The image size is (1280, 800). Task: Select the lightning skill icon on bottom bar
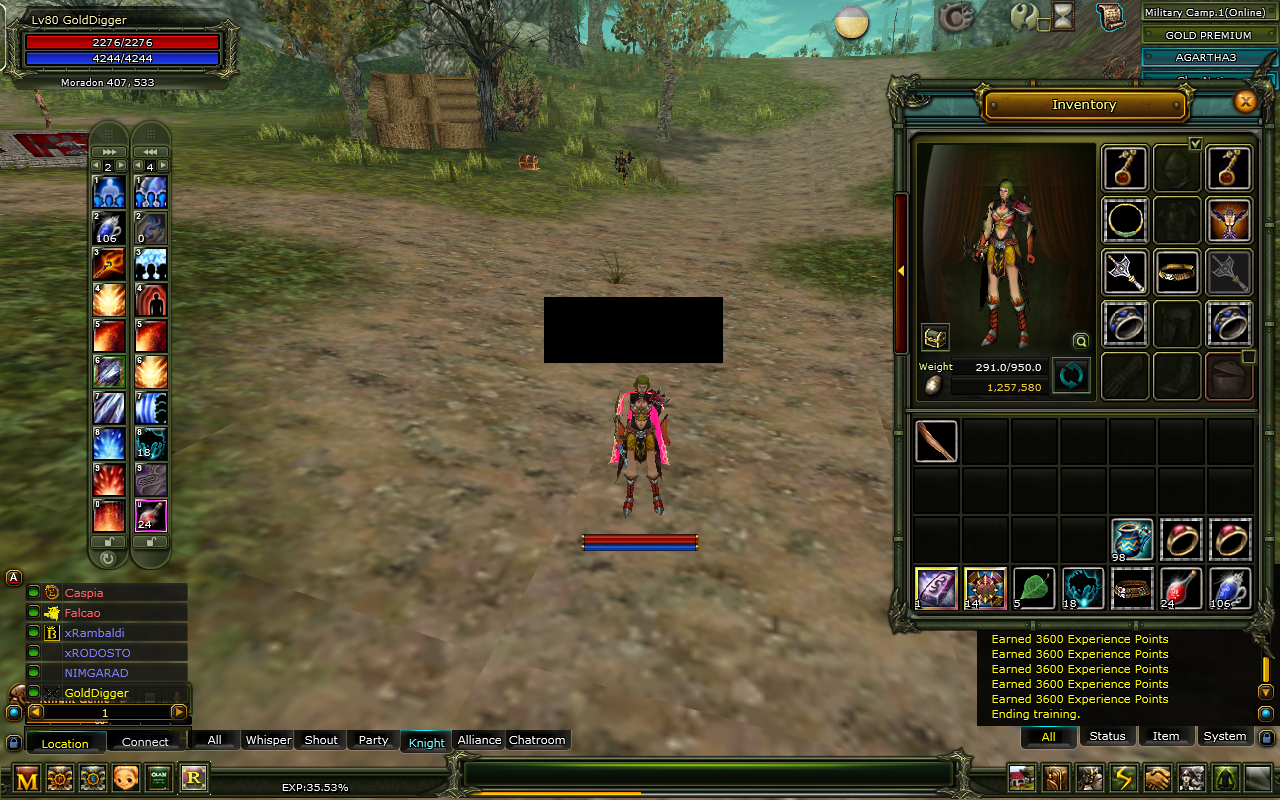[1122, 778]
